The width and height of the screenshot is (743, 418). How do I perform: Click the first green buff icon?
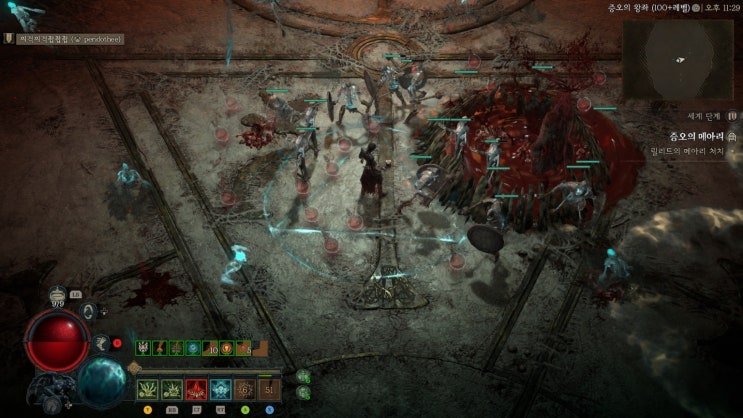(x=143, y=347)
